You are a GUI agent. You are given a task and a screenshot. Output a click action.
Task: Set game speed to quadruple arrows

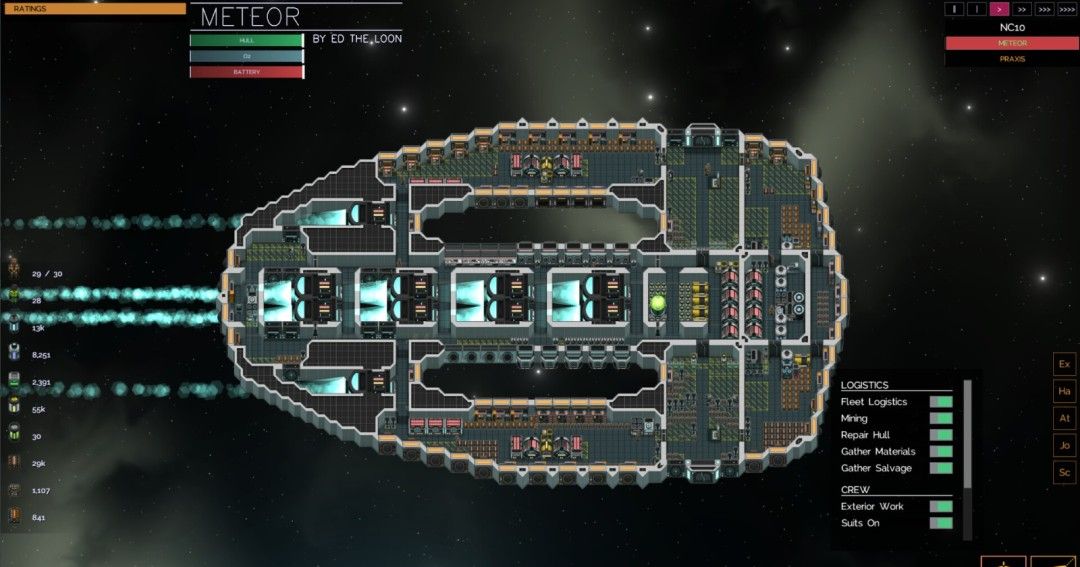(1068, 9)
